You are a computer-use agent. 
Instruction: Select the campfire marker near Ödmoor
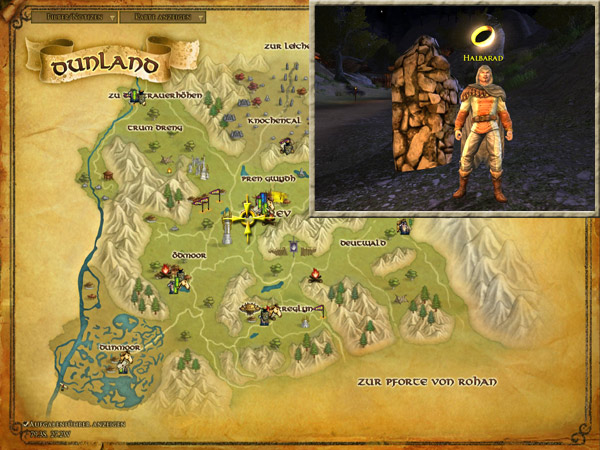click(x=165, y=269)
